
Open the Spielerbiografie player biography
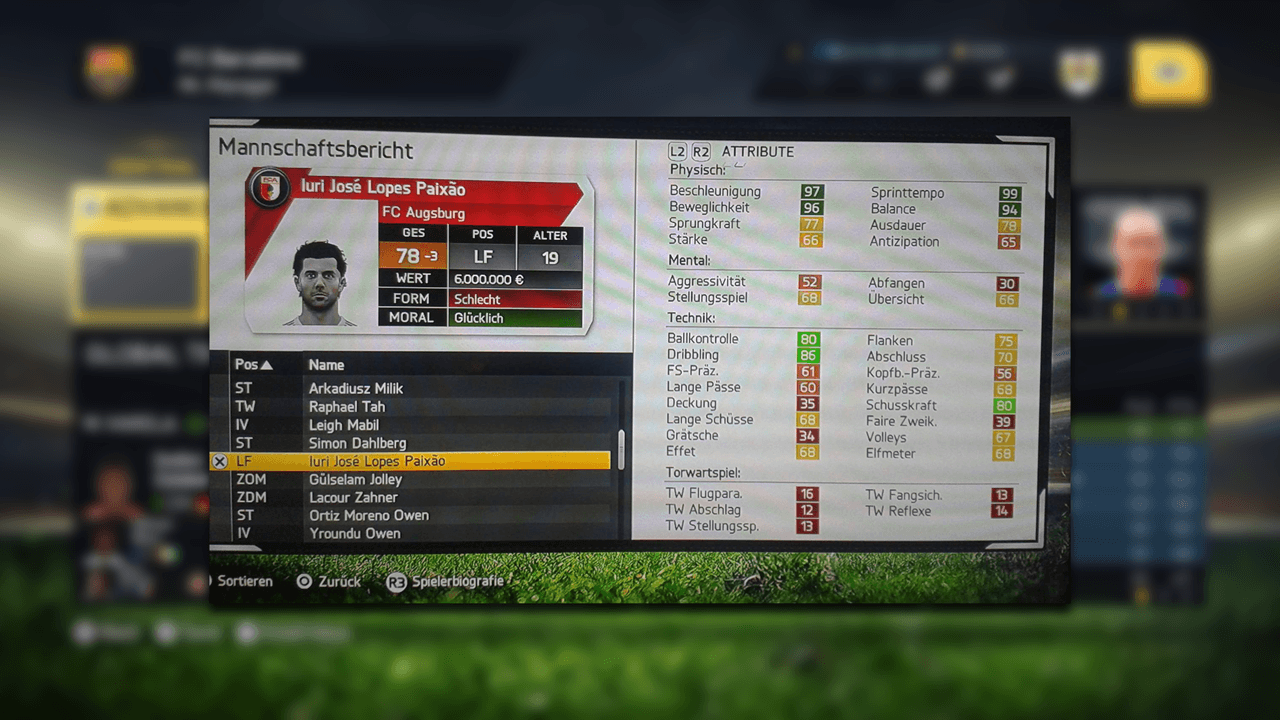point(447,581)
